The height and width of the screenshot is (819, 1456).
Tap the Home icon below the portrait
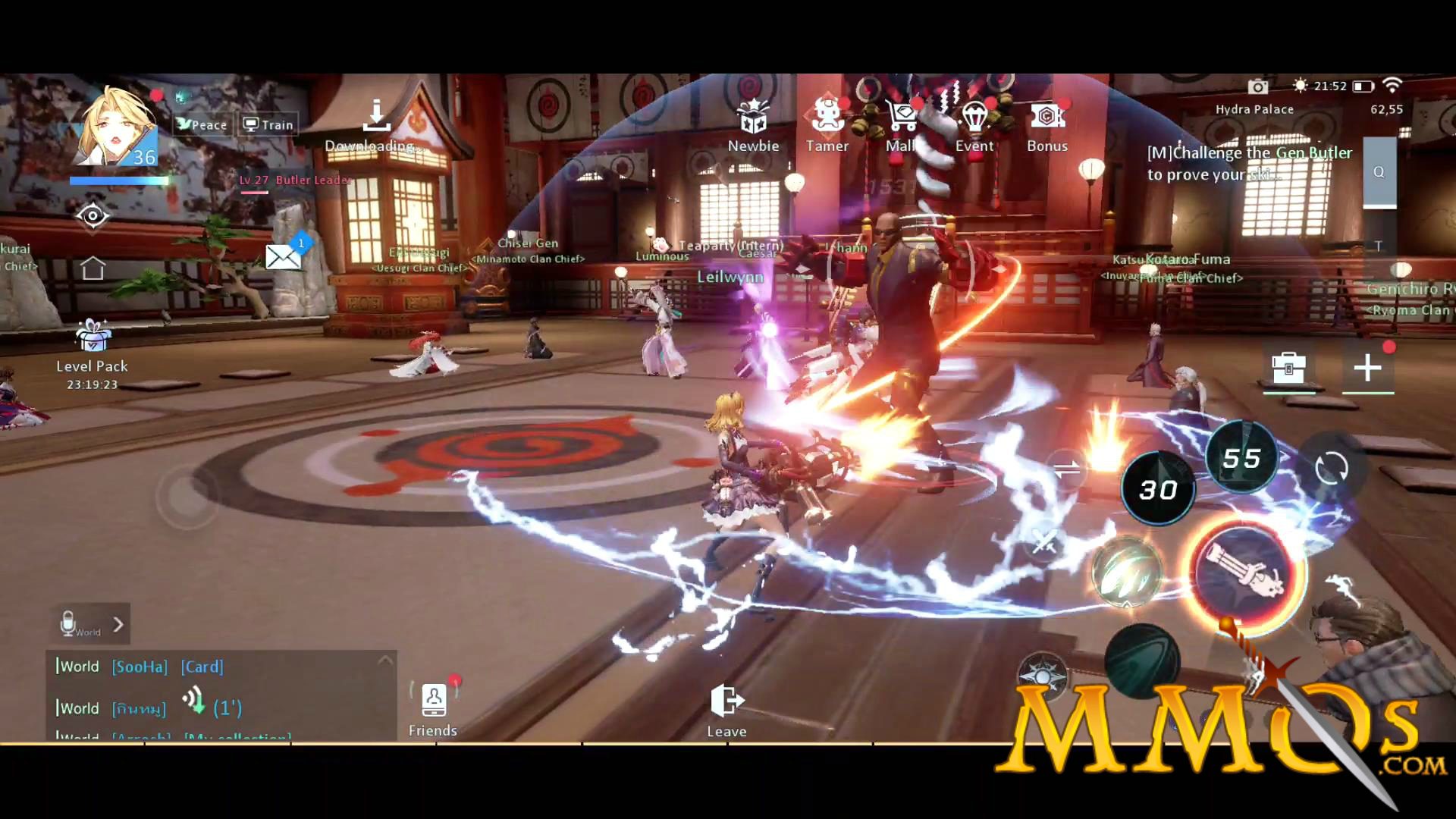point(93,267)
